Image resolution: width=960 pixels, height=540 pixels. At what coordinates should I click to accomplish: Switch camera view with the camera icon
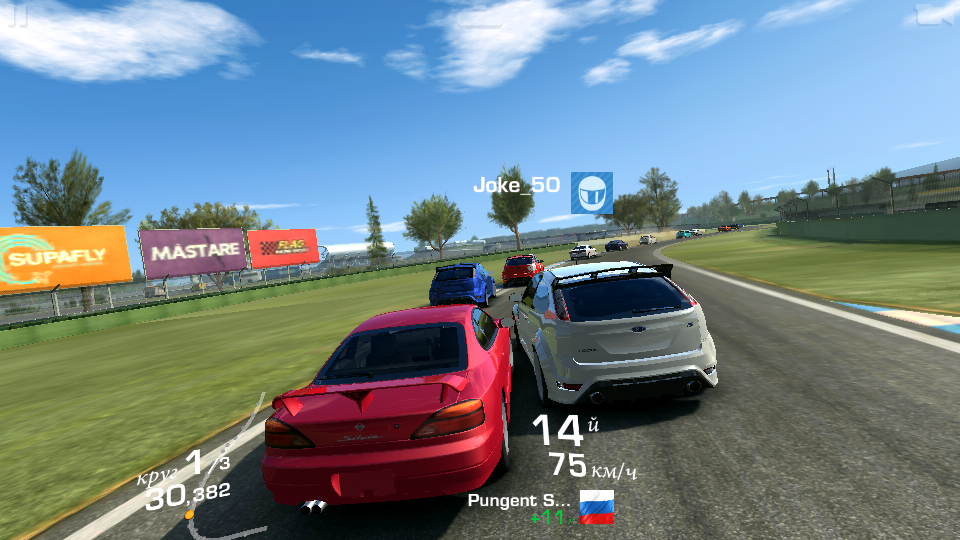[x=934, y=14]
